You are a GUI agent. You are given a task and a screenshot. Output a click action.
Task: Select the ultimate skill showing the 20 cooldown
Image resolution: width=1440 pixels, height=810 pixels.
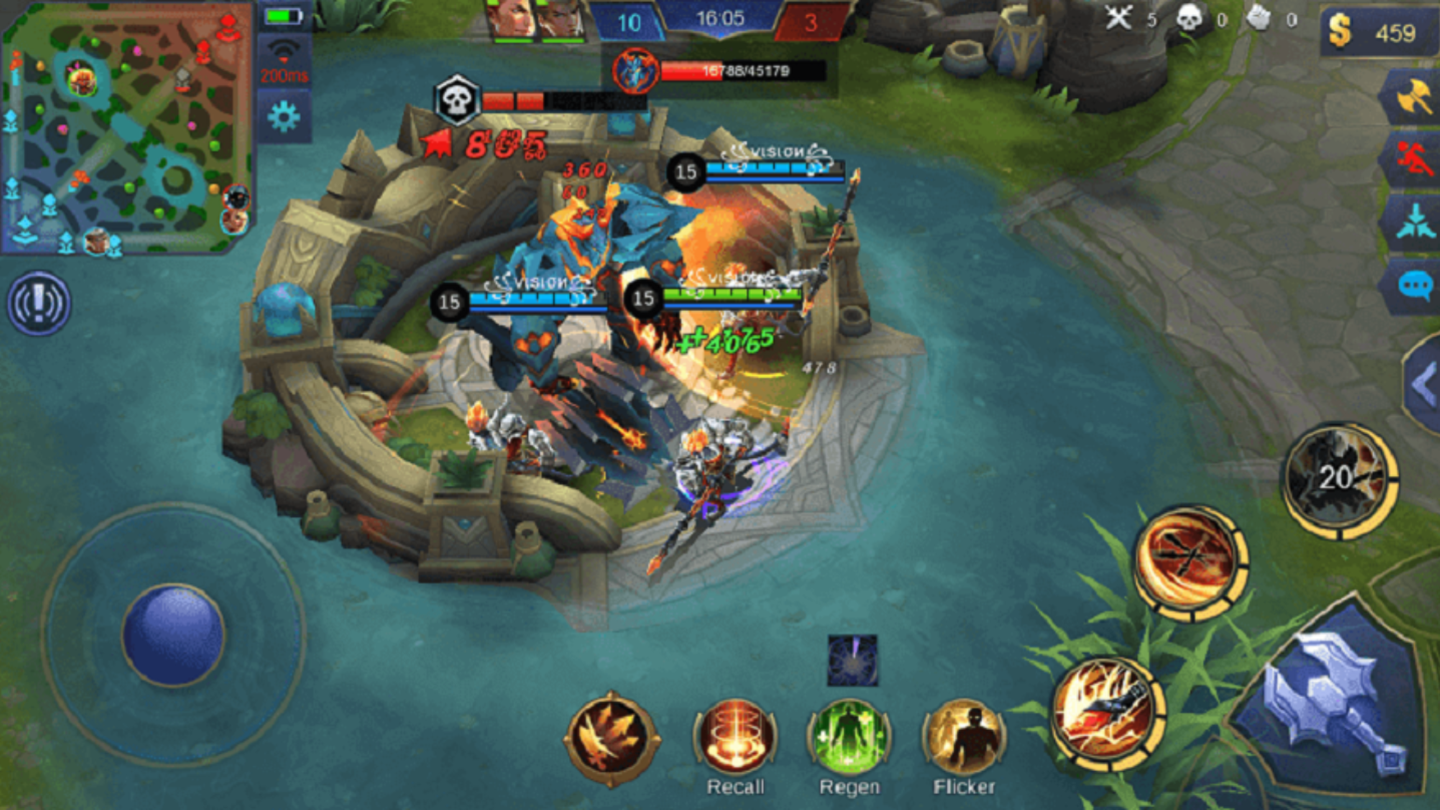1338,479
